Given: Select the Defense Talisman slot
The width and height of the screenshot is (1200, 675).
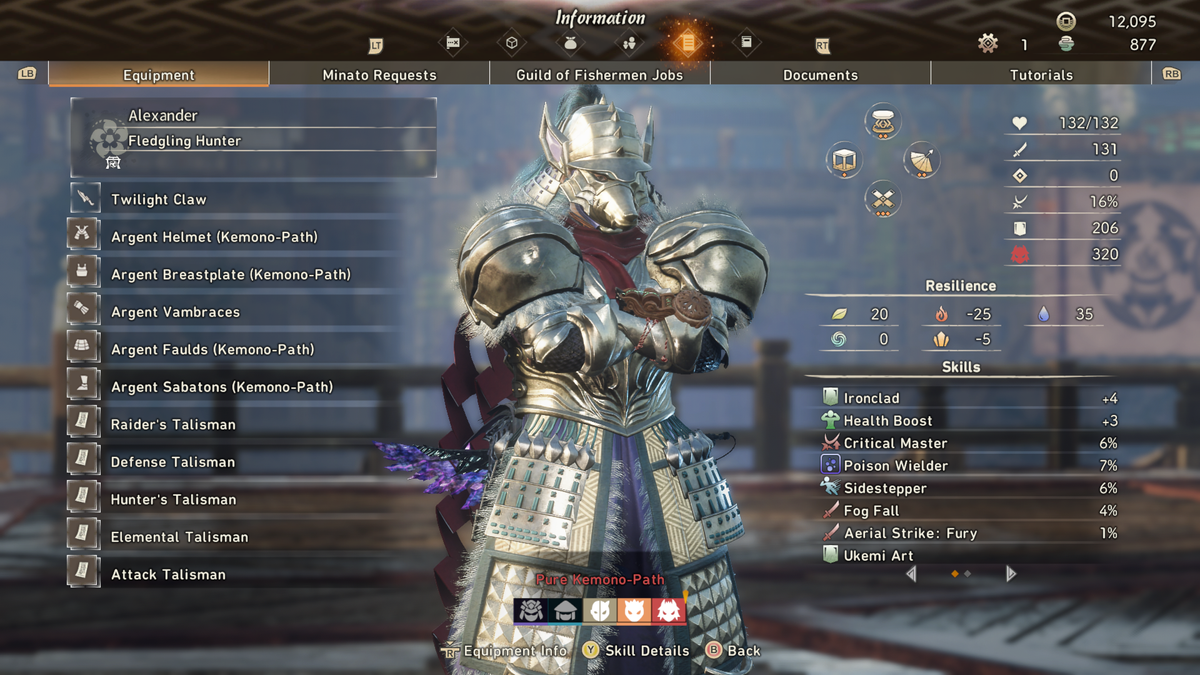Looking at the screenshot, I should point(173,462).
